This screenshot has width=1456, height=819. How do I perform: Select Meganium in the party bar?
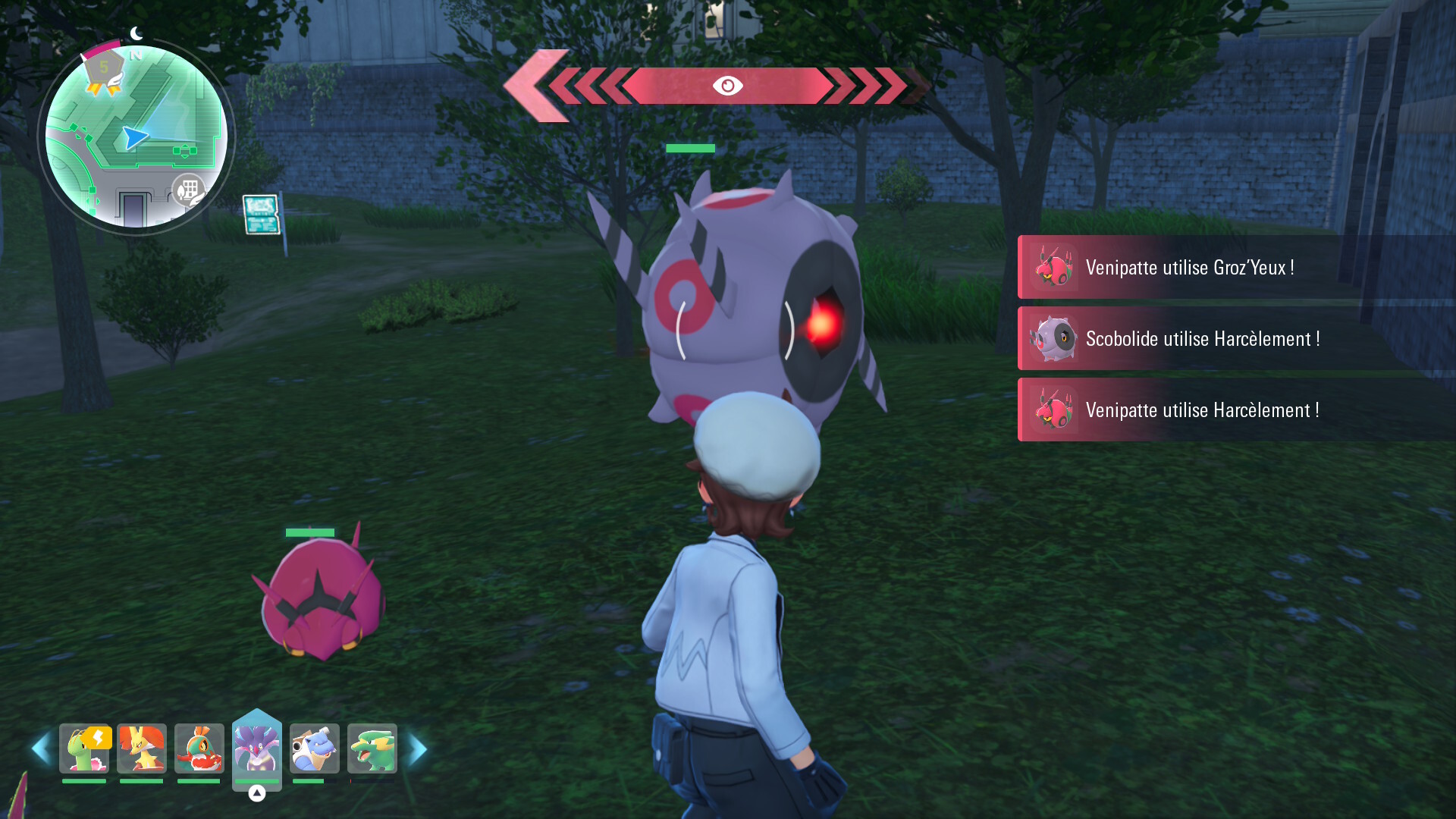(84, 749)
